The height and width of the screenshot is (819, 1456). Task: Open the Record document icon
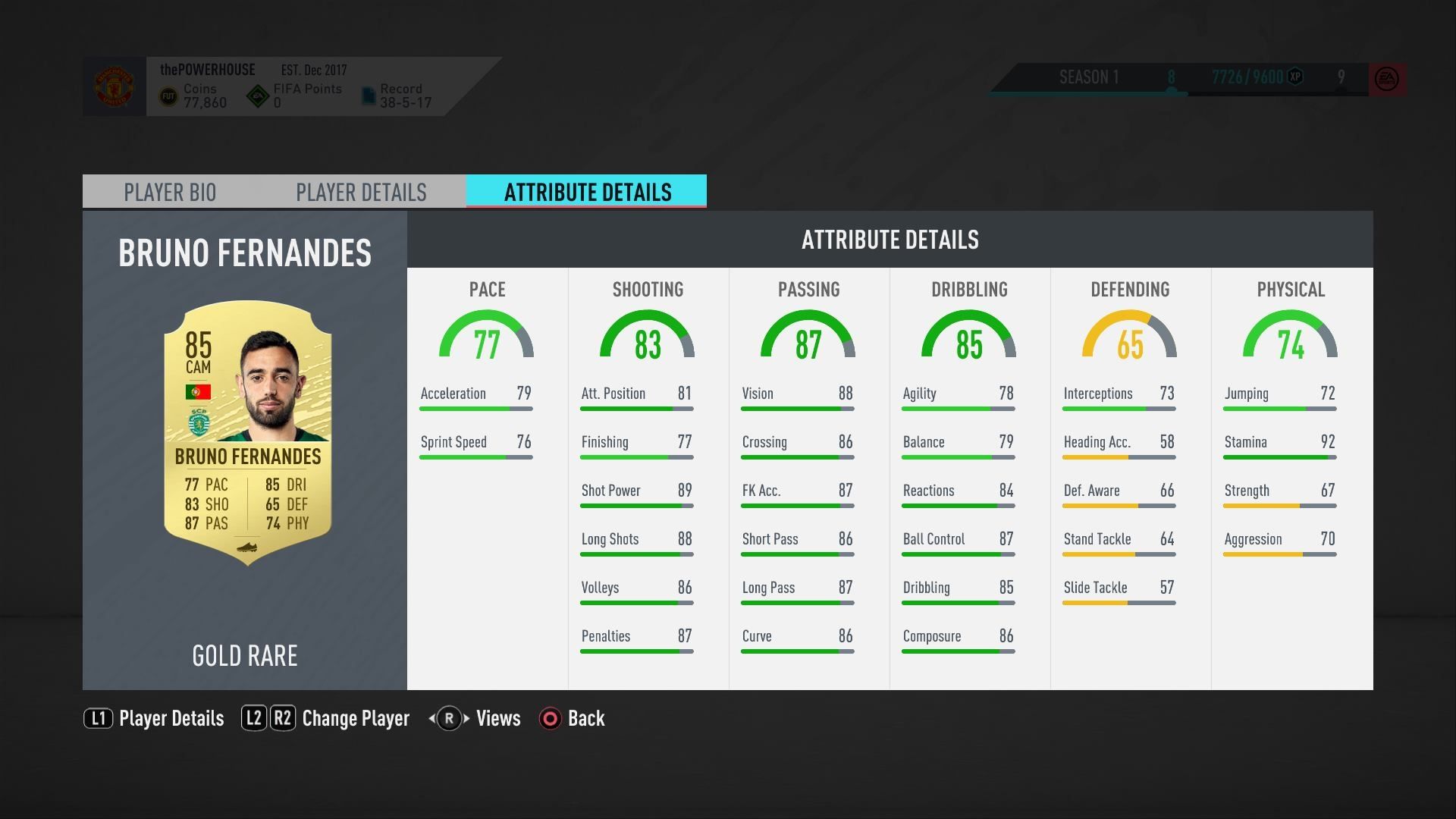click(x=369, y=95)
